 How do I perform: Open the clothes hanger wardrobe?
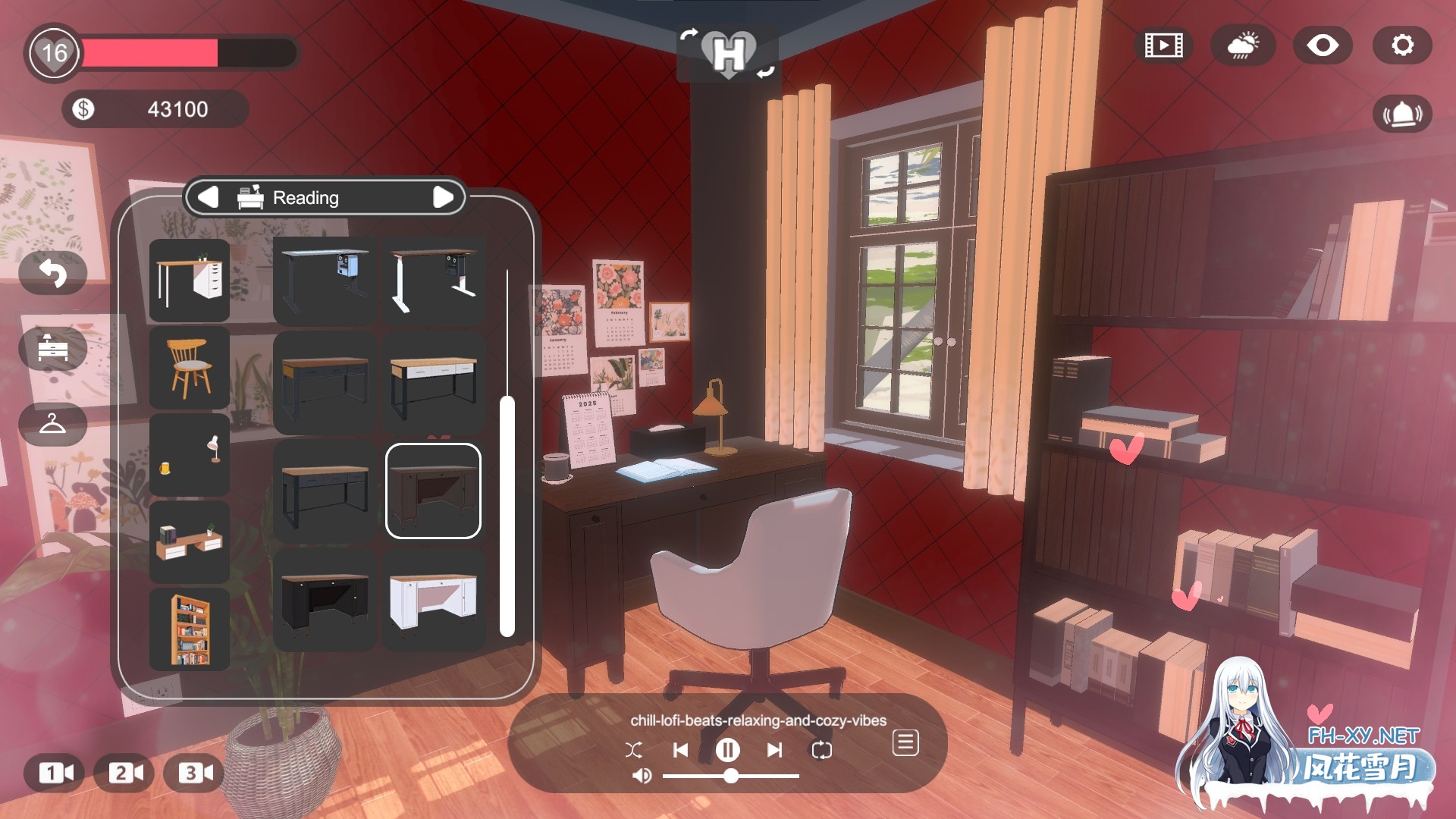point(52,424)
